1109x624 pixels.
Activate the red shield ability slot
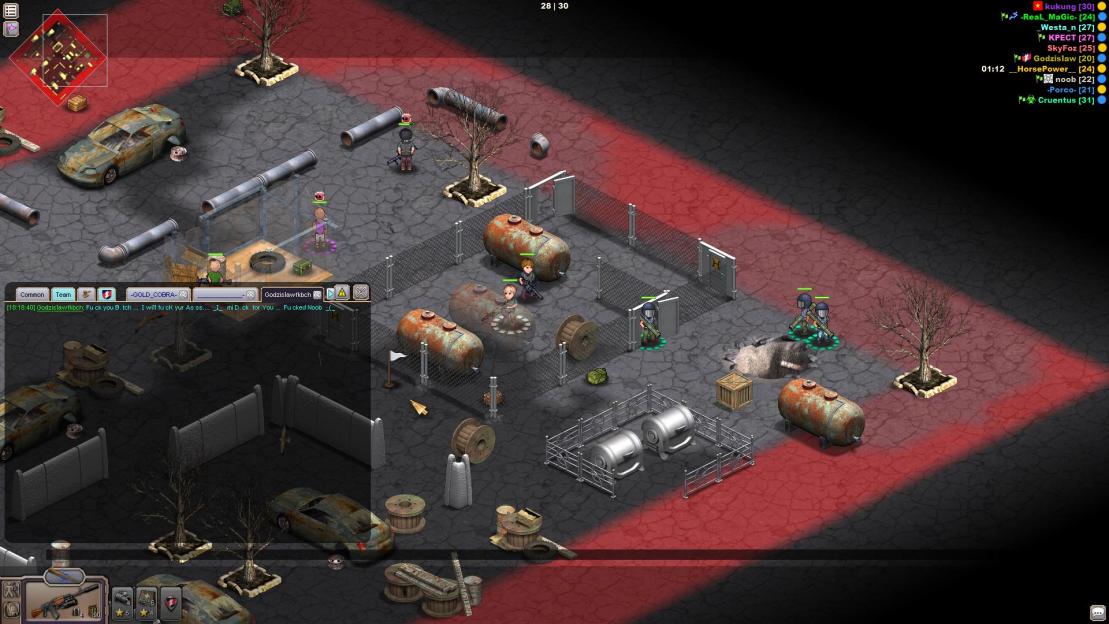tap(171, 601)
